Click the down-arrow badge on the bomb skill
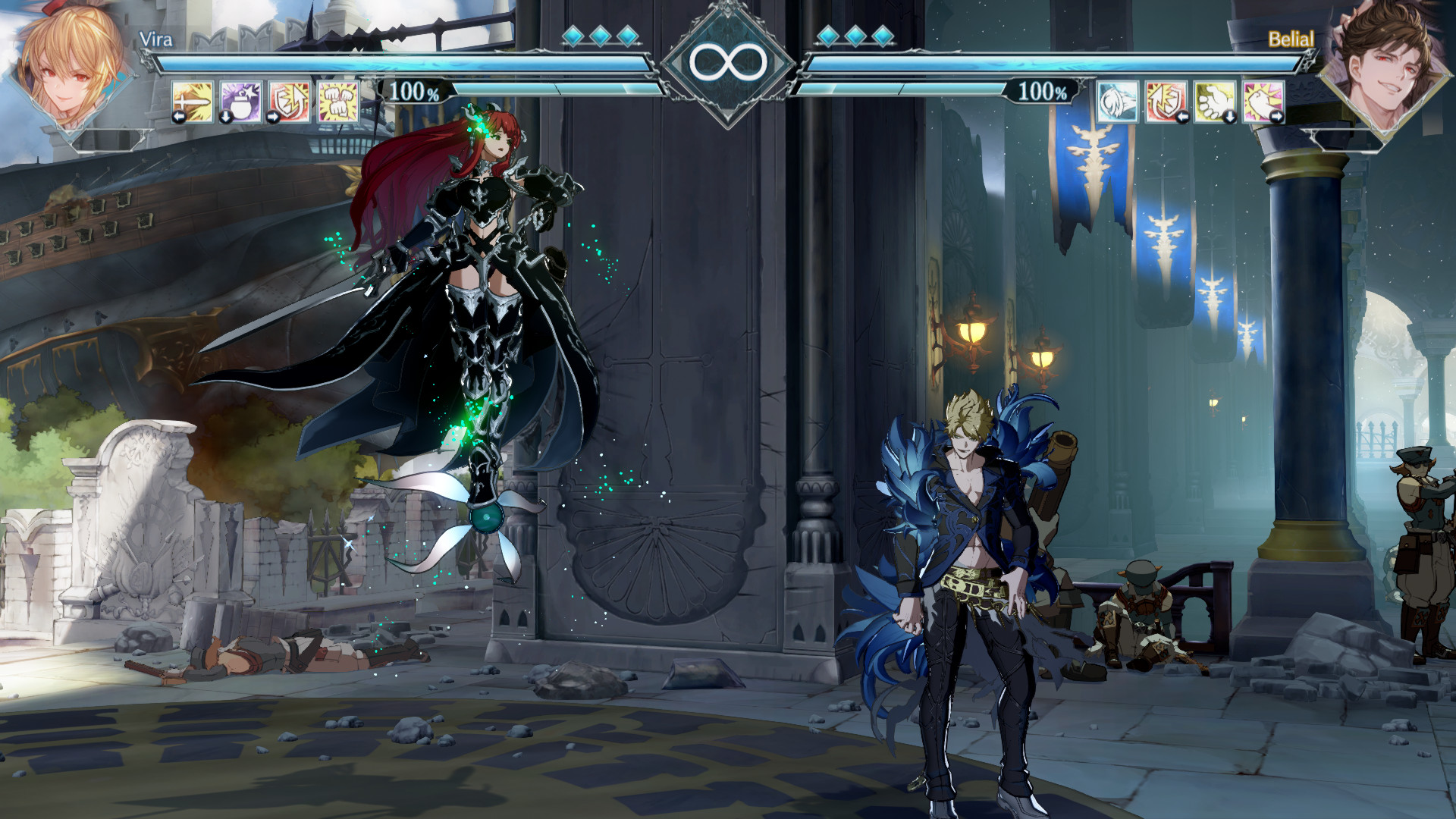The width and height of the screenshot is (1456, 819). click(x=225, y=118)
